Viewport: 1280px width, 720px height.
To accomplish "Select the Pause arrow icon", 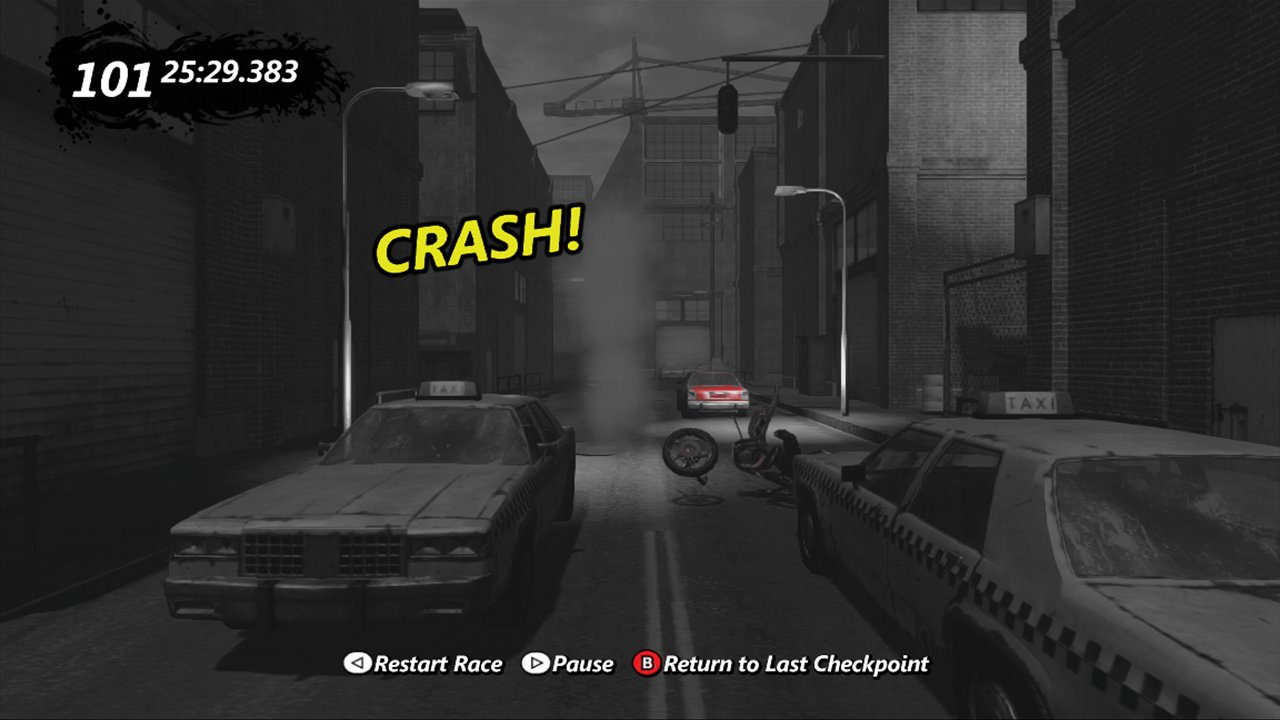I will tap(536, 663).
